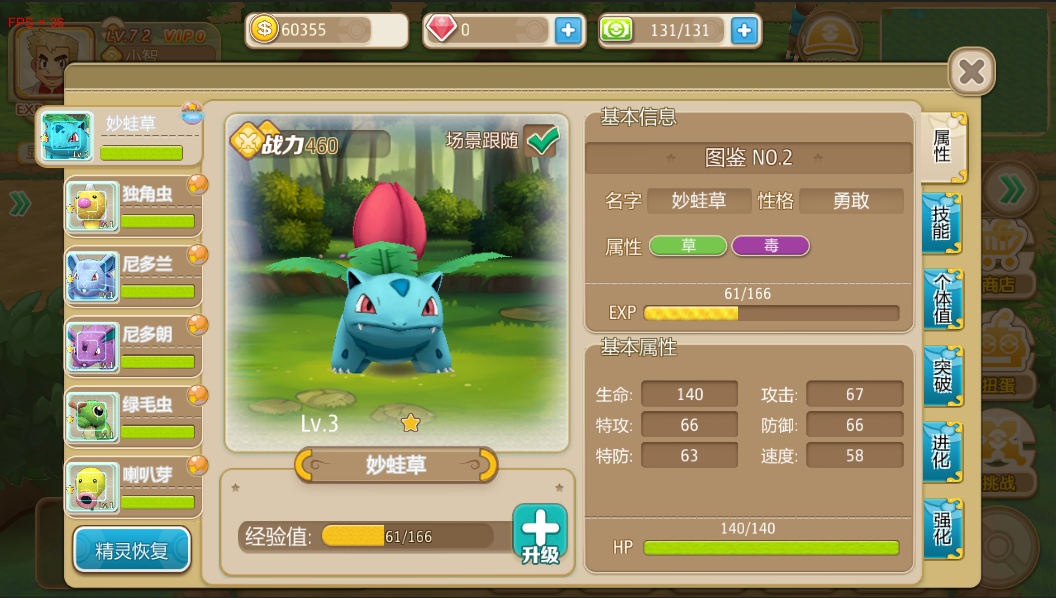The height and width of the screenshot is (598, 1056).
Task: Select 独角虫 in the party list
Action: click(134, 207)
